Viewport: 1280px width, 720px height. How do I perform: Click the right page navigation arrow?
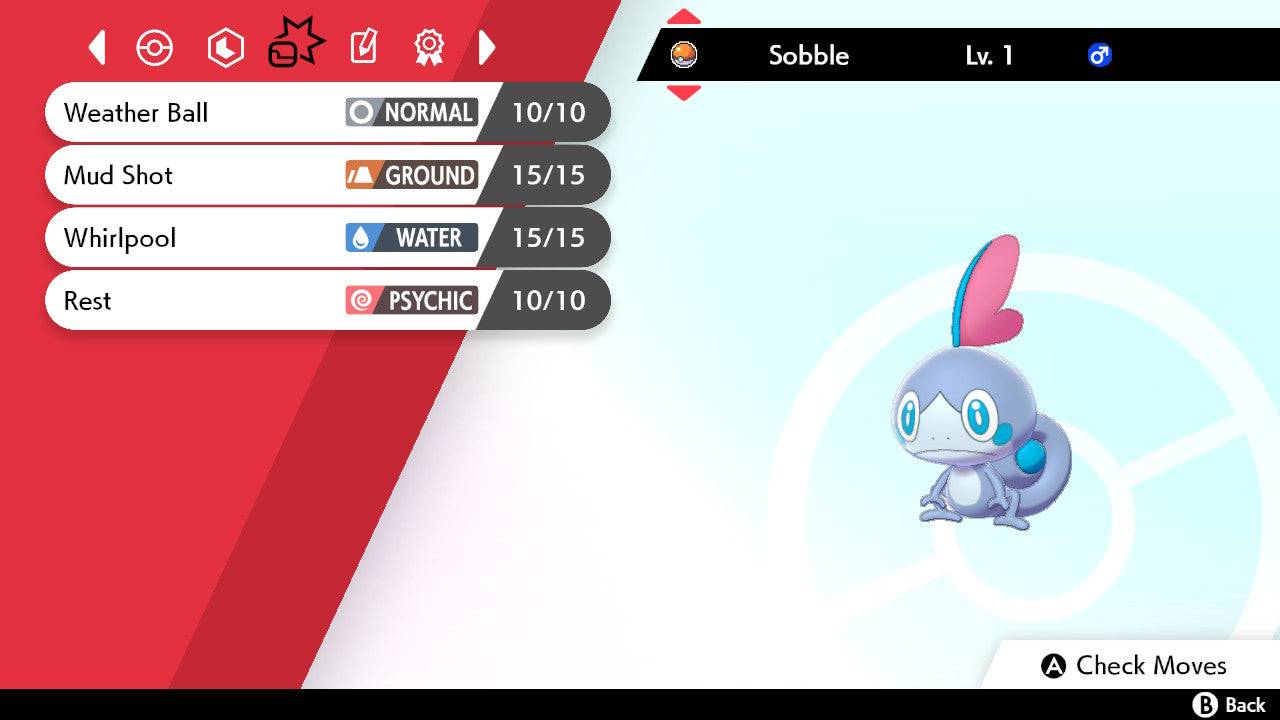(487, 47)
